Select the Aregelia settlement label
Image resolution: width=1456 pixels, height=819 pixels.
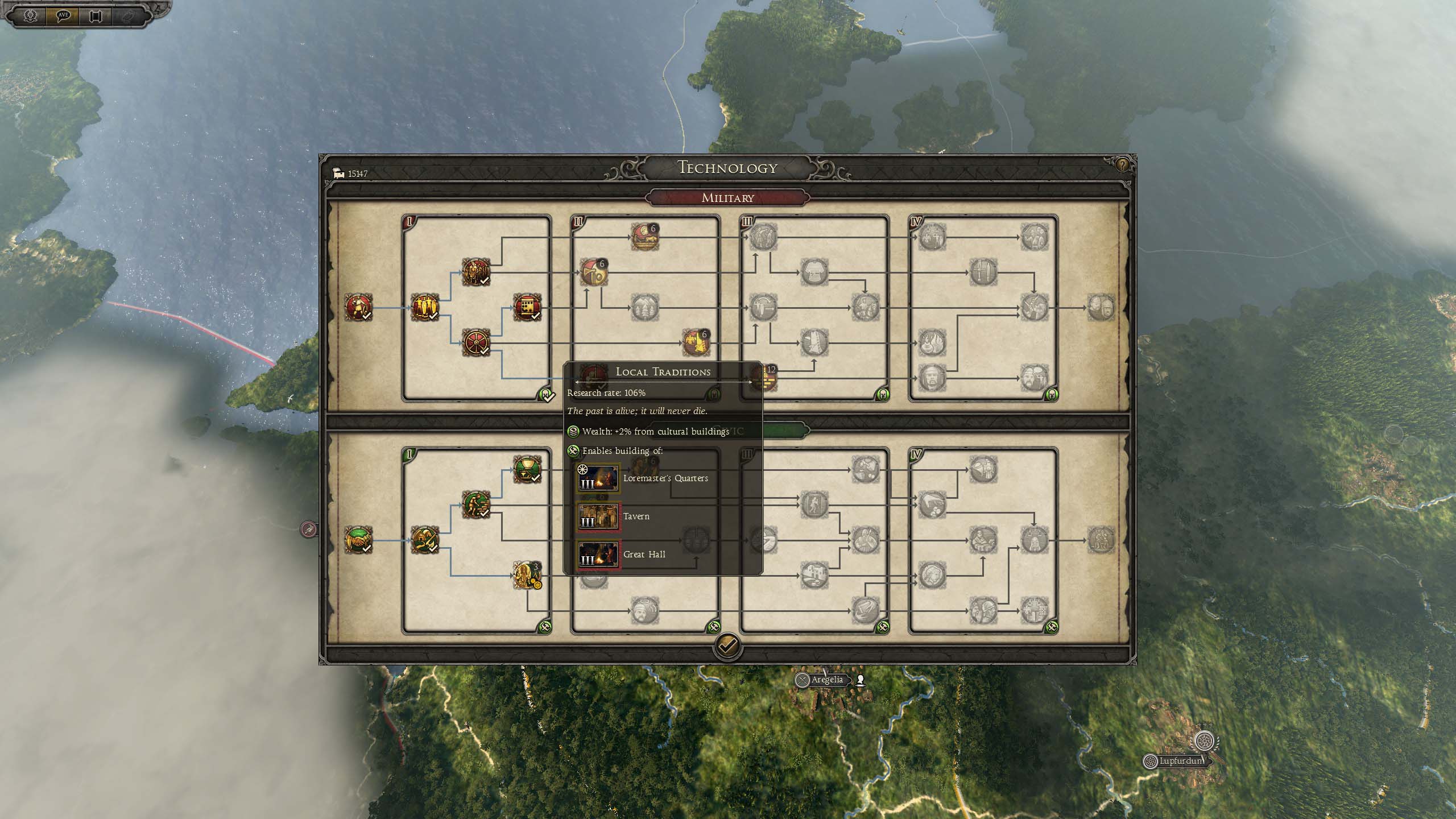(826, 680)
